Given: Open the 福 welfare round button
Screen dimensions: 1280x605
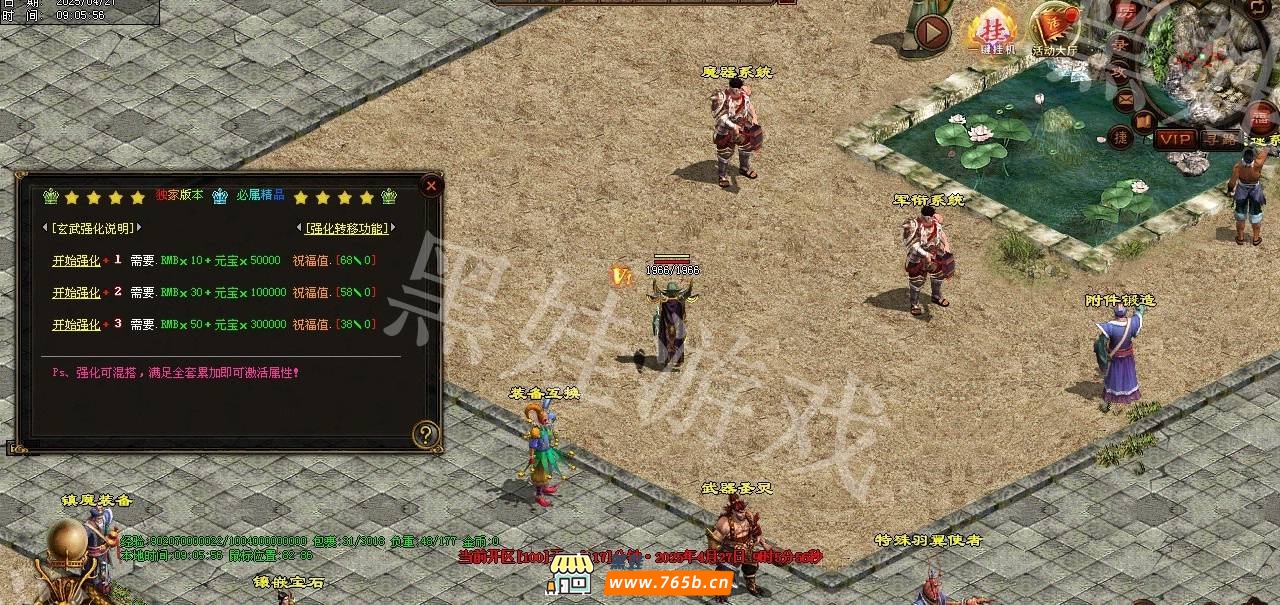Looking at the screenshot, I should click(x=1263, y=118).
